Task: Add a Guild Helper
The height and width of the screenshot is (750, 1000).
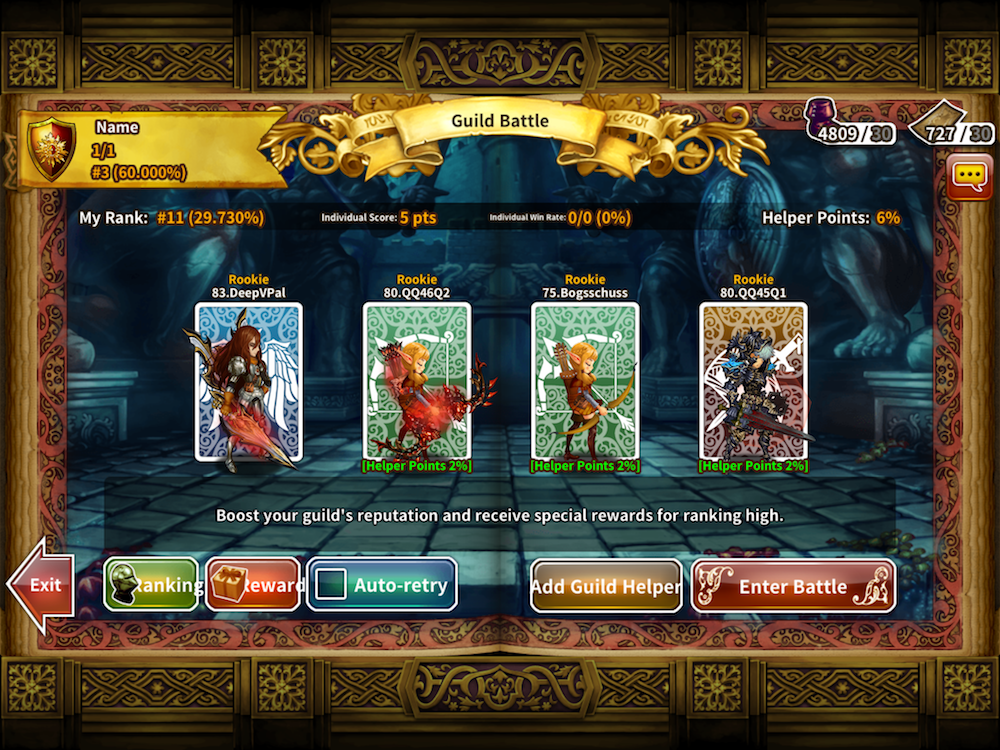Action: point(606,586)
